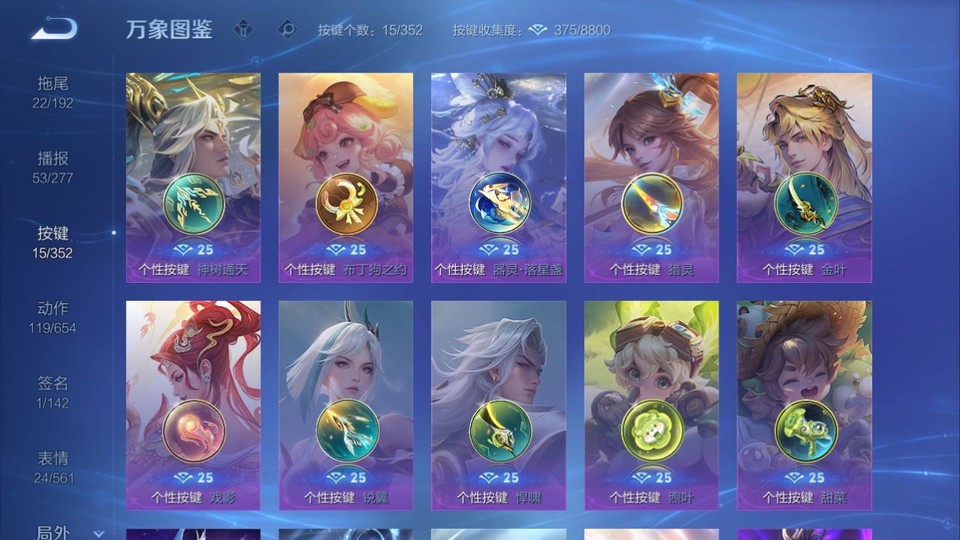Screen dimensions: 960x540
Task: Click the diamond filter icon beside 万象图鉴
Action: (243, 29)
